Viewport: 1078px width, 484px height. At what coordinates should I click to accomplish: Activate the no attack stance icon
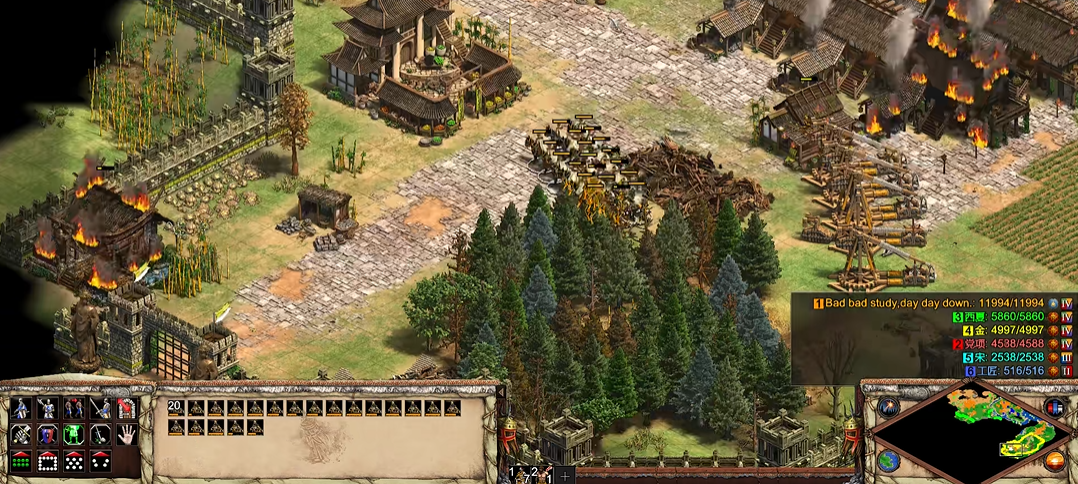(x=99, y=434)
